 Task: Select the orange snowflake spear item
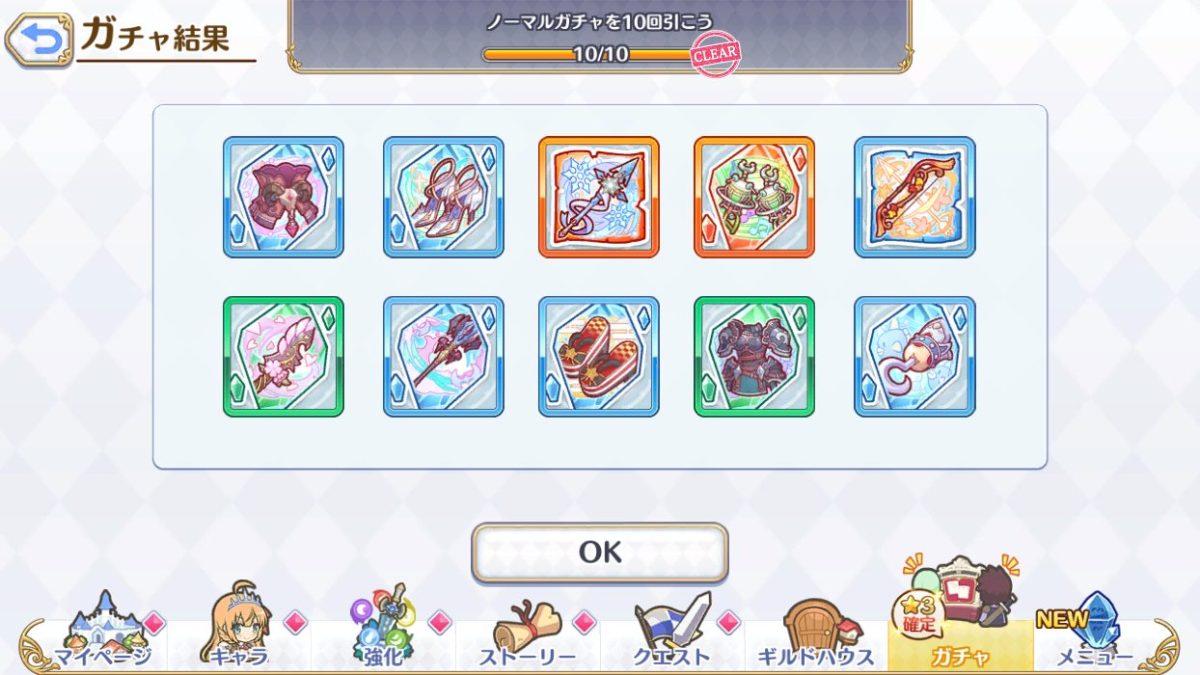pos(599,197)
